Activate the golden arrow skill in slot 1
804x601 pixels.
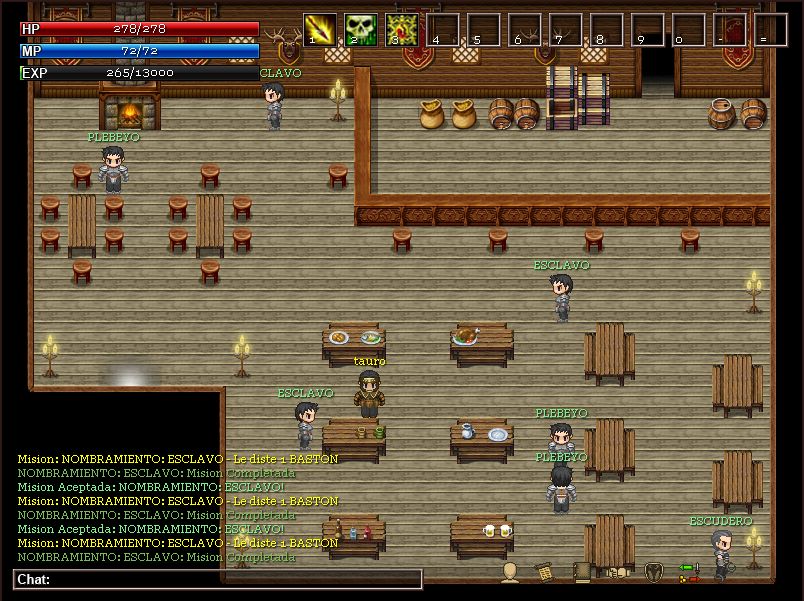(320, 29)
